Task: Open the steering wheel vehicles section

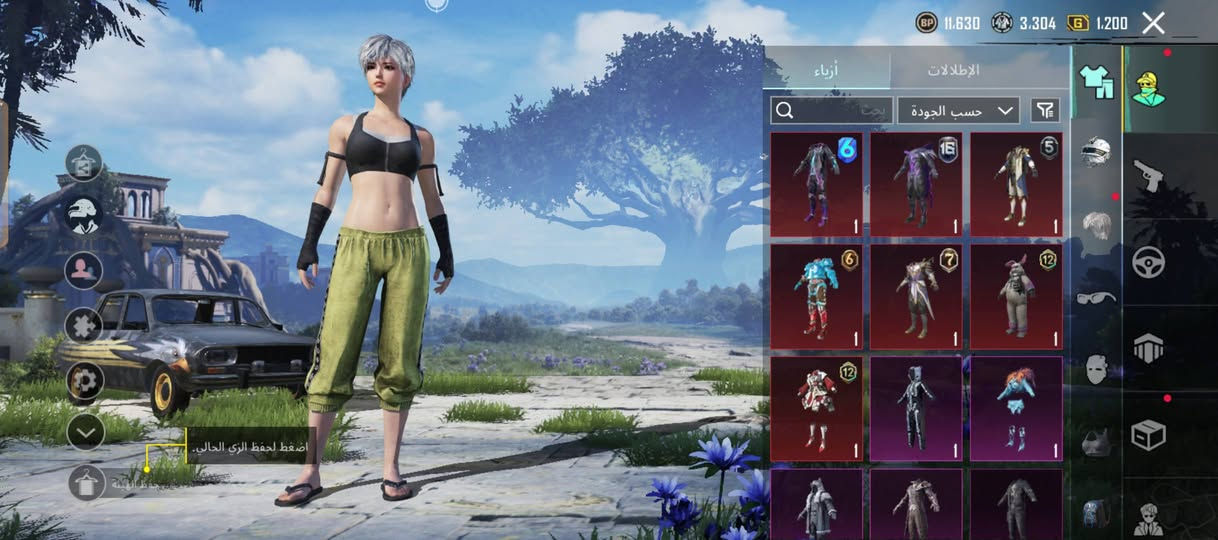Action: [1148, 262]
